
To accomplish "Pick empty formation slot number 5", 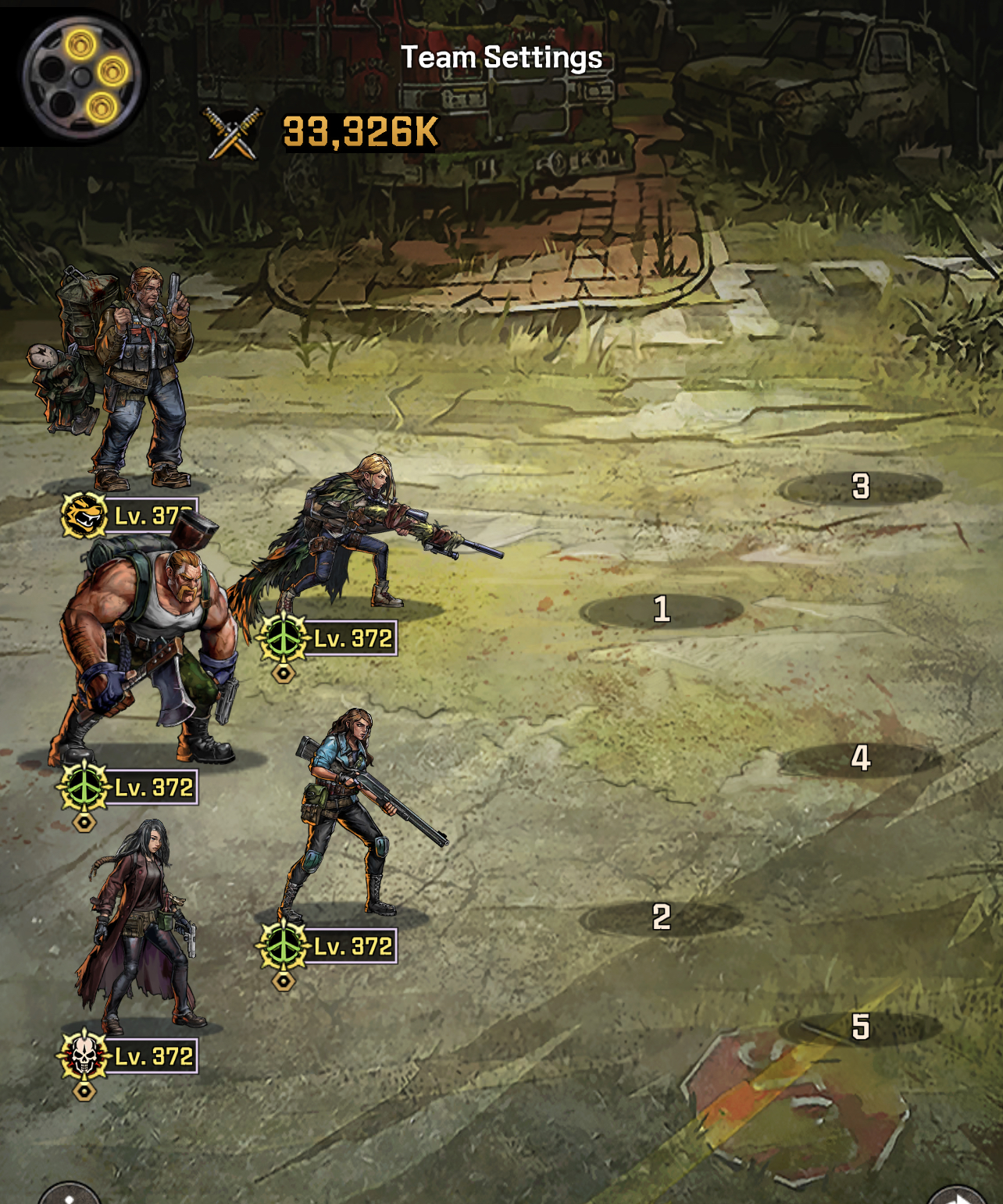I will point(860,1027).
